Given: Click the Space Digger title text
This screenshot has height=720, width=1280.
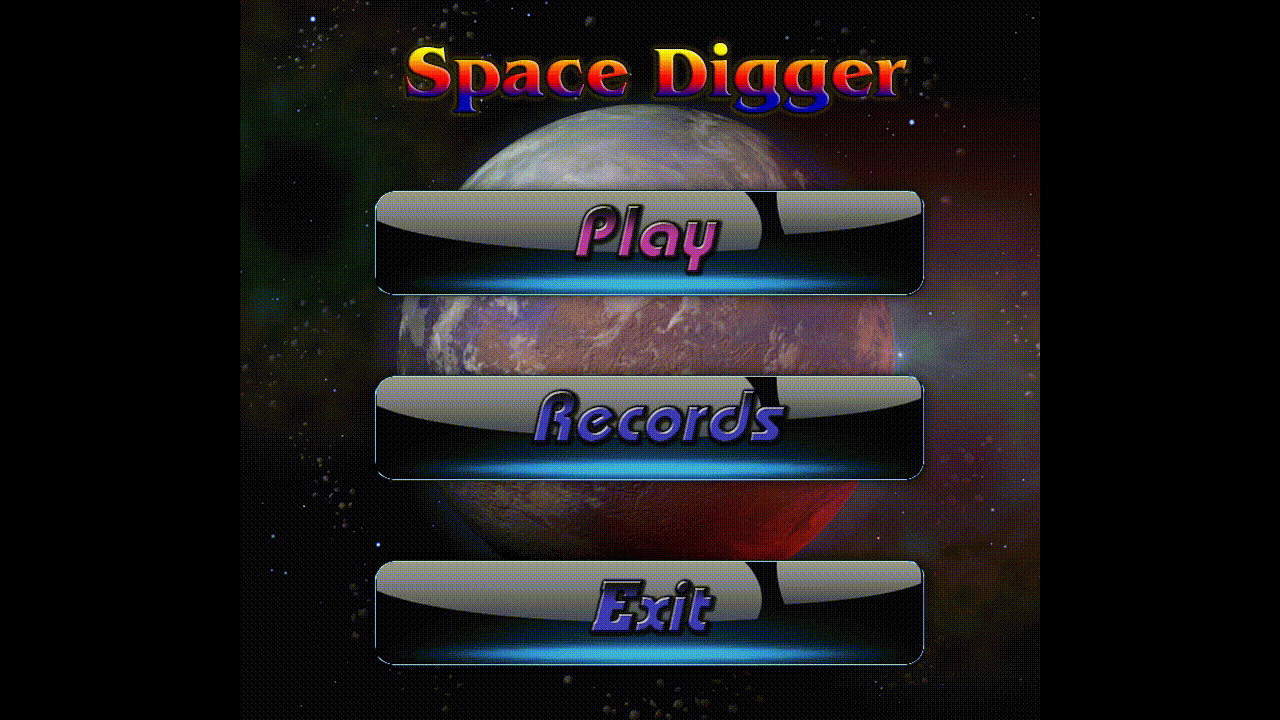Looking at the screenshot, I should coord(655,70).
